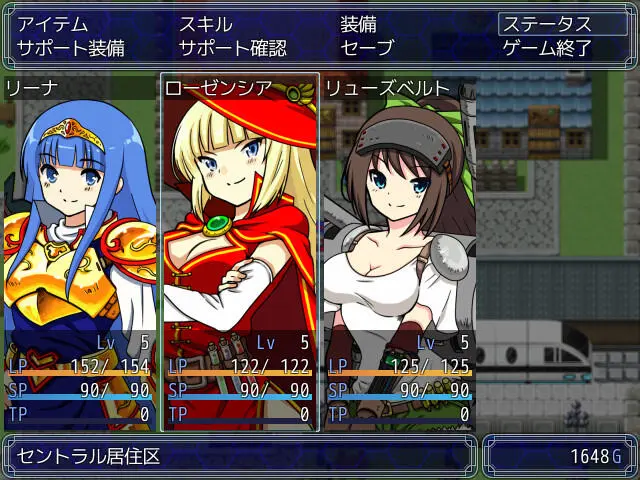Select party member リーナ

click(80, 250)
